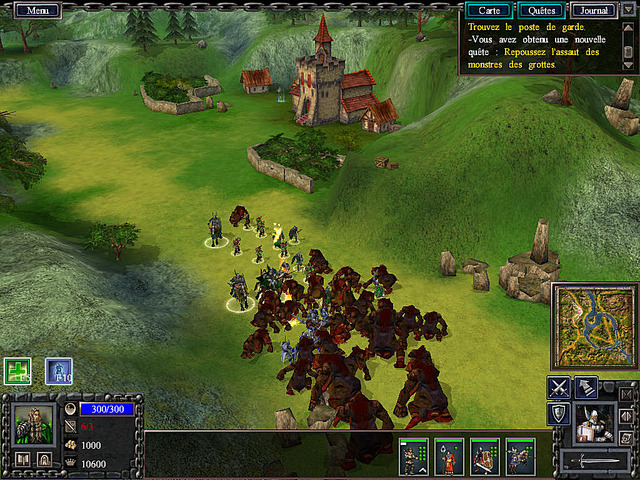Show the Quêtes quest list
Image resolution: width=640 pixels, height=480 pixels.
pyautogui.click(x=540, y=10)
